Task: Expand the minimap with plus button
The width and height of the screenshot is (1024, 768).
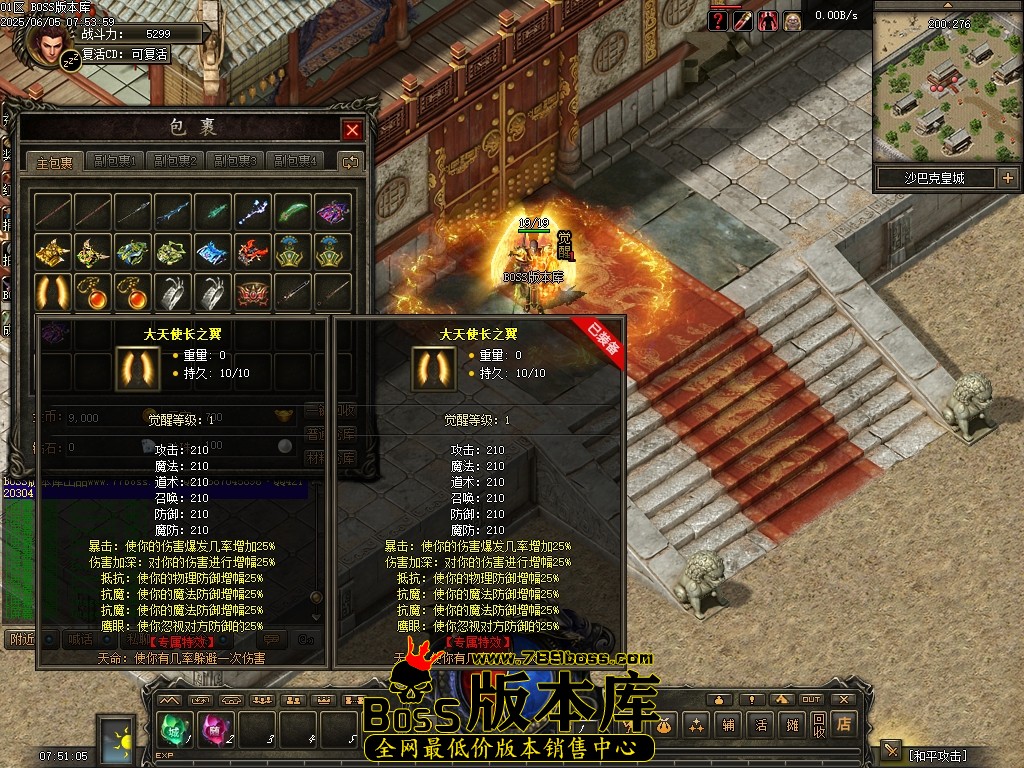Action: coord(1007,178)
